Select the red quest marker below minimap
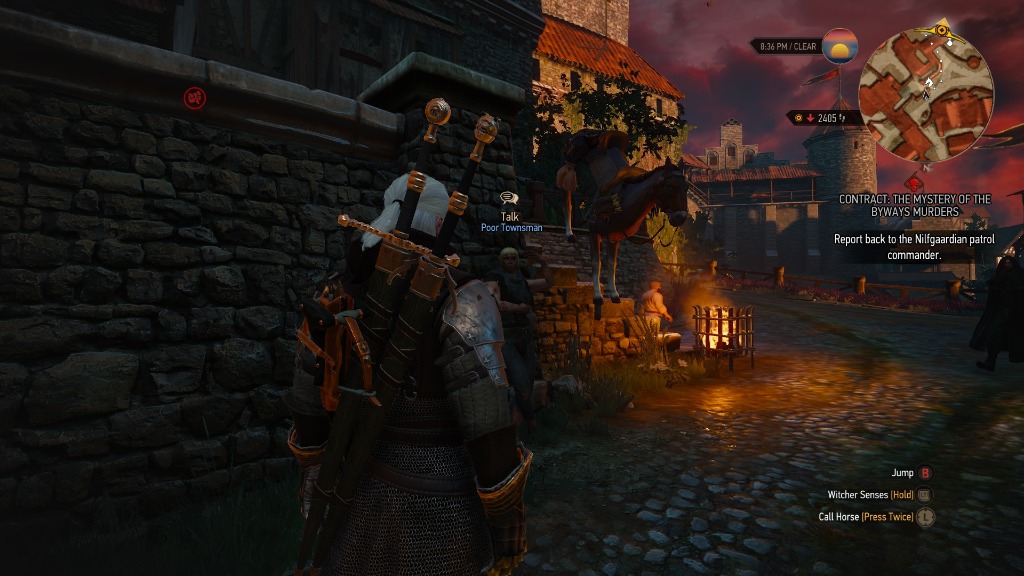 point(914,182)
